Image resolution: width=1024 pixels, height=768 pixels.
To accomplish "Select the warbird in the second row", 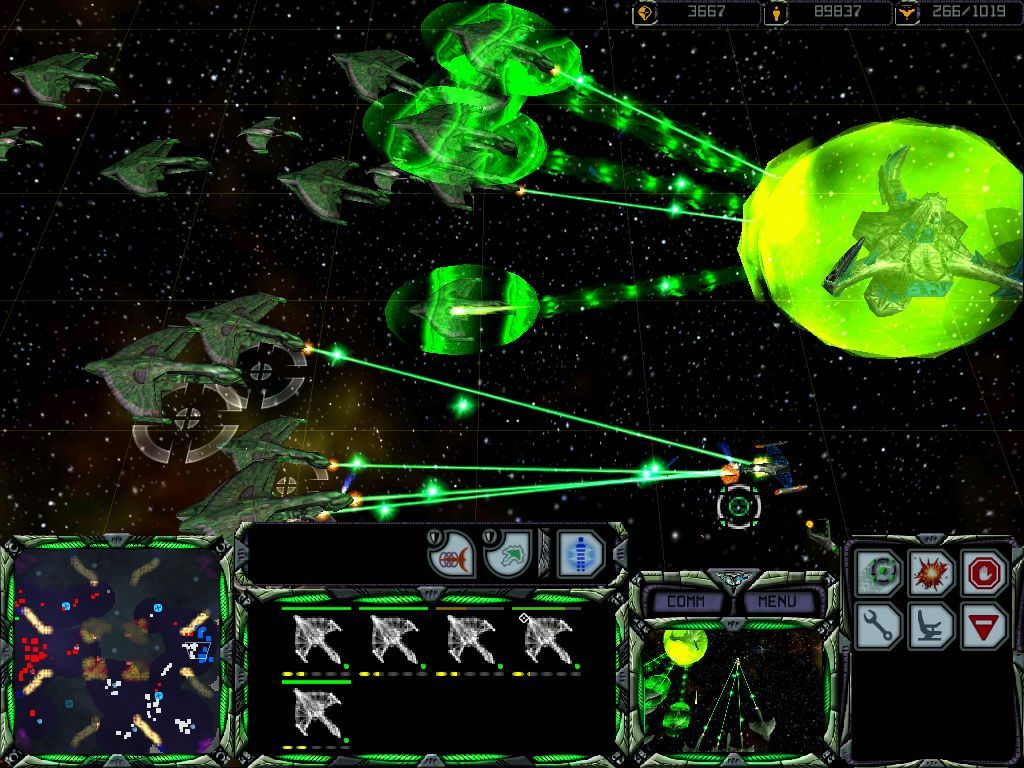I will point(318,713).
